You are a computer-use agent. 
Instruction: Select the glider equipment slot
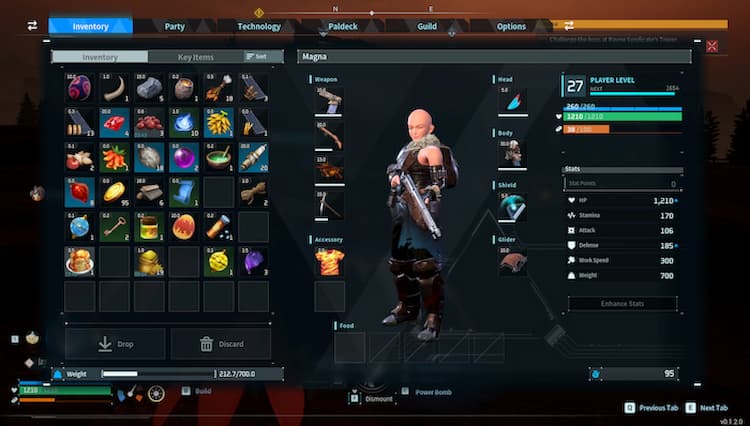point(512,262)
